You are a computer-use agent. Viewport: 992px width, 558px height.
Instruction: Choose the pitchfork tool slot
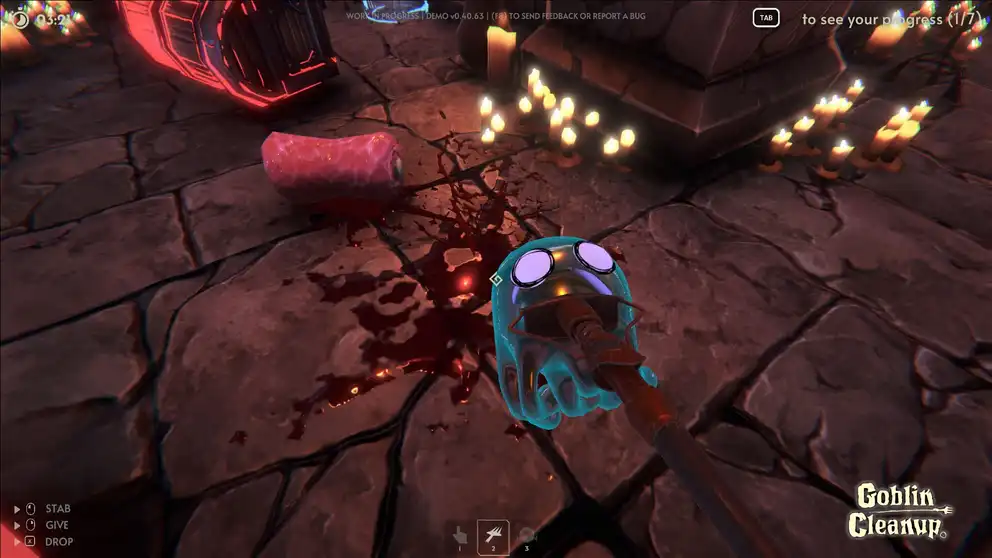click(493, 534)
